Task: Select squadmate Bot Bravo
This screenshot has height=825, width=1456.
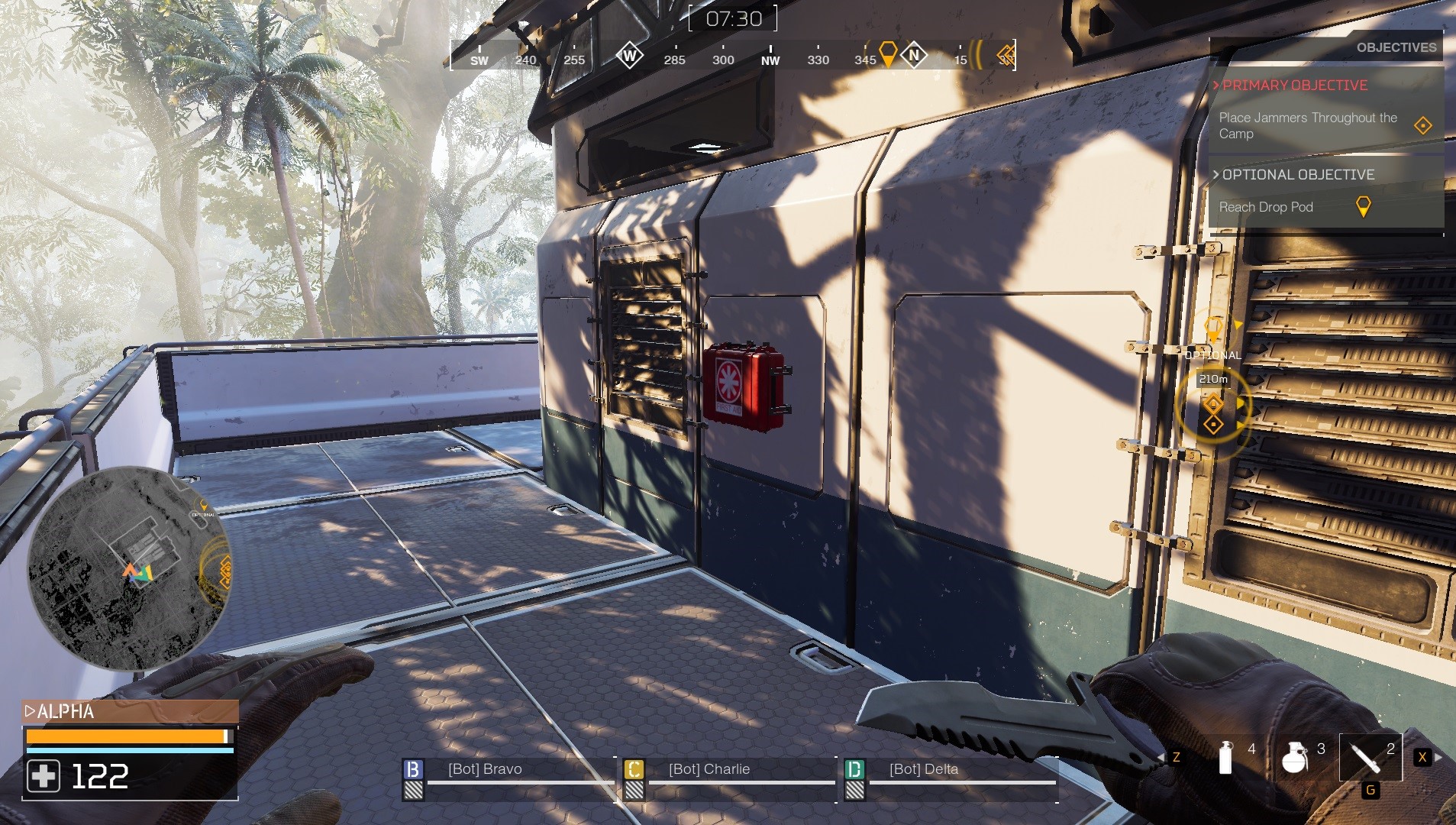Action: 485,769
